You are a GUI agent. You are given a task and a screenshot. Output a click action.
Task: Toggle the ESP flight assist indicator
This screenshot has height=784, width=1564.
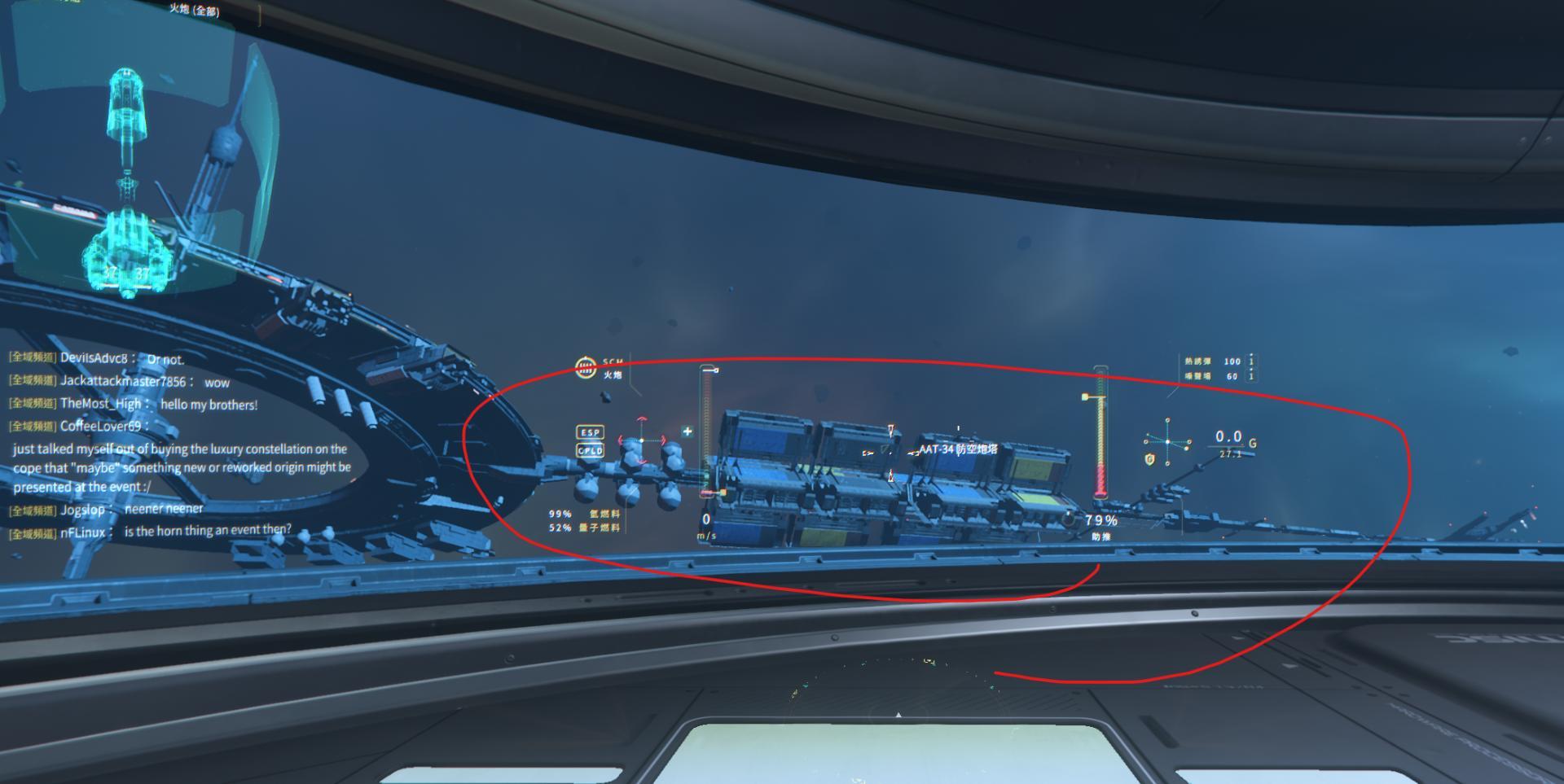click(x=590, y=431)
